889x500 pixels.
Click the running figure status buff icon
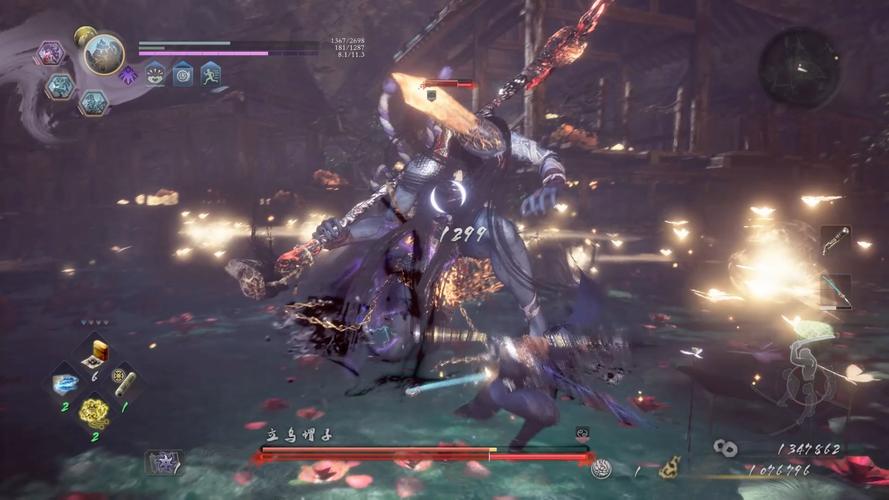coord(209,73)
